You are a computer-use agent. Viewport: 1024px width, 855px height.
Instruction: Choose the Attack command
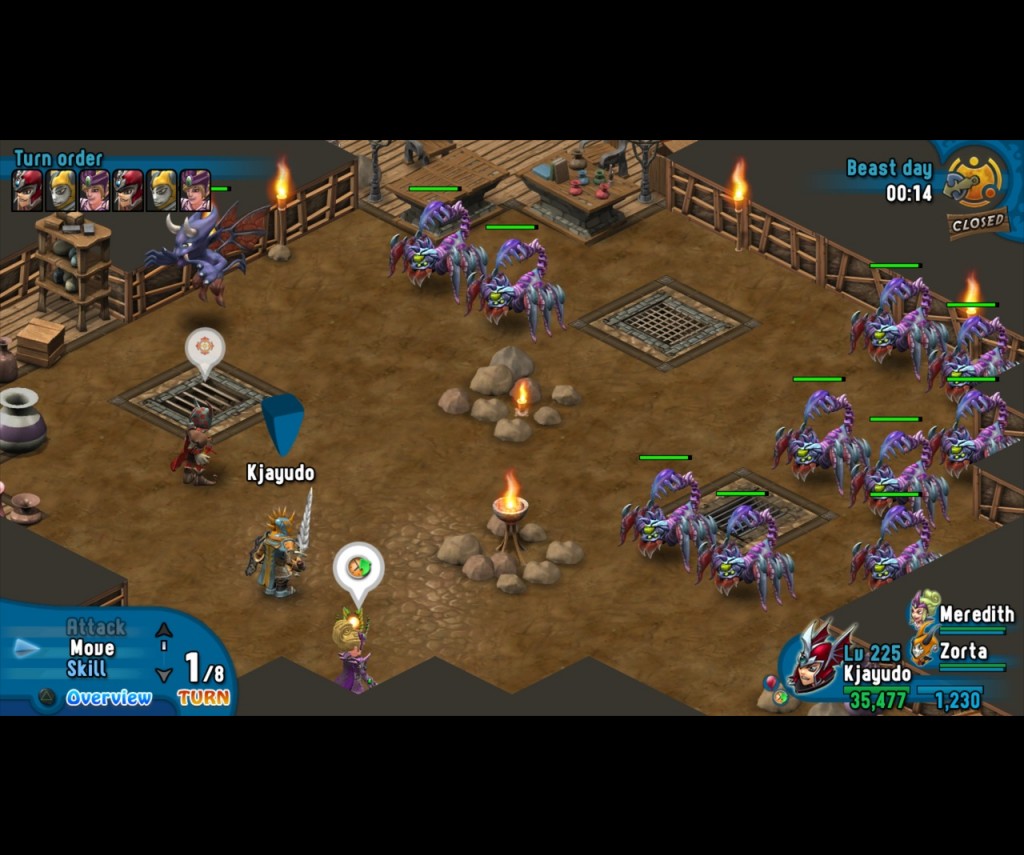(96, 627)
